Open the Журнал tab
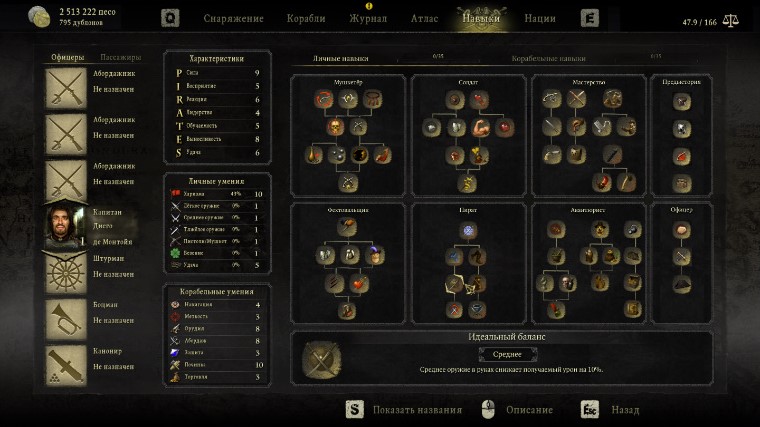Screen dimensions: 760x427 [367, 18]
